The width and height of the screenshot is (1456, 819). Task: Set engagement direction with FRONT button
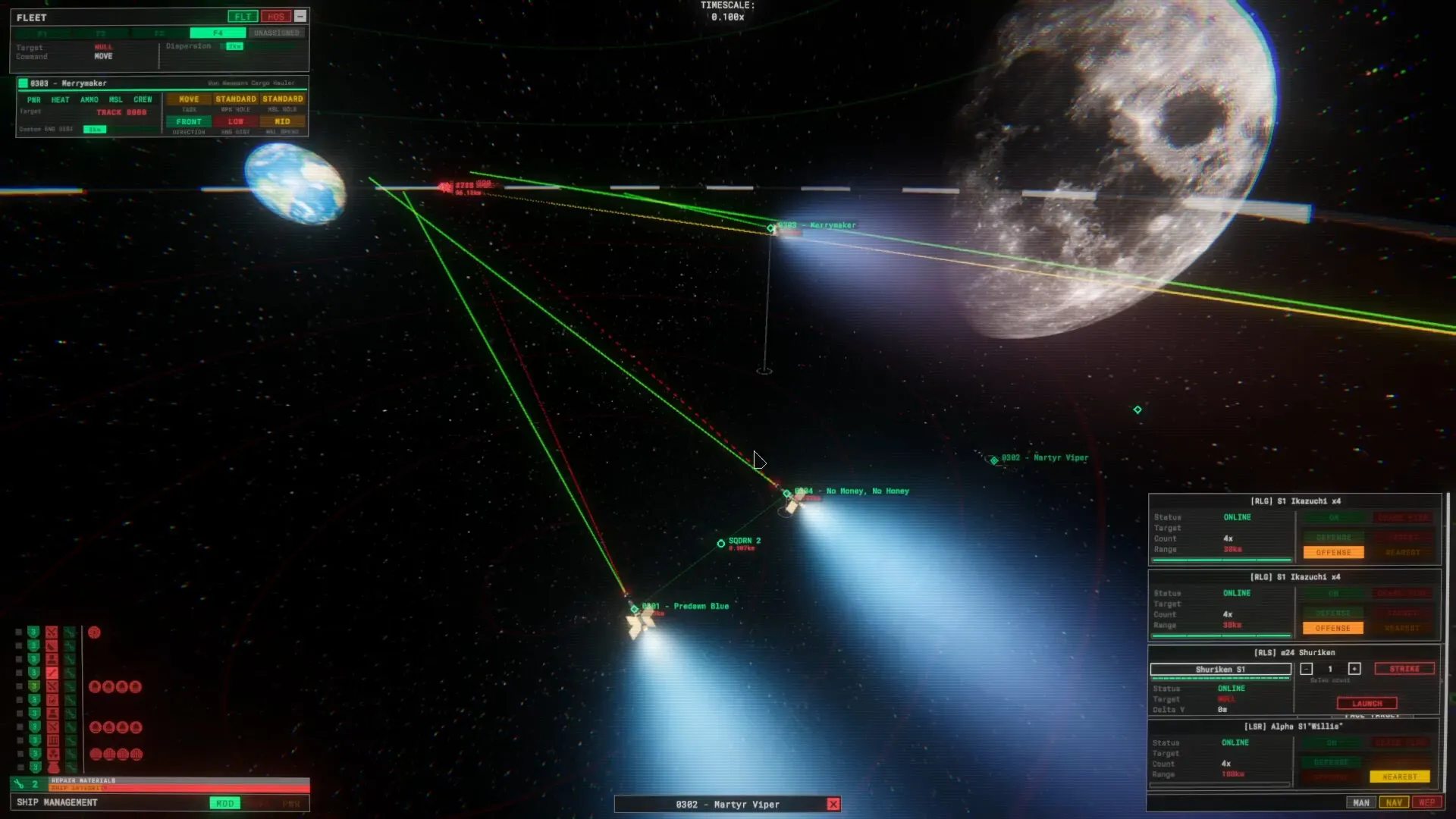[x=189, y=121]
